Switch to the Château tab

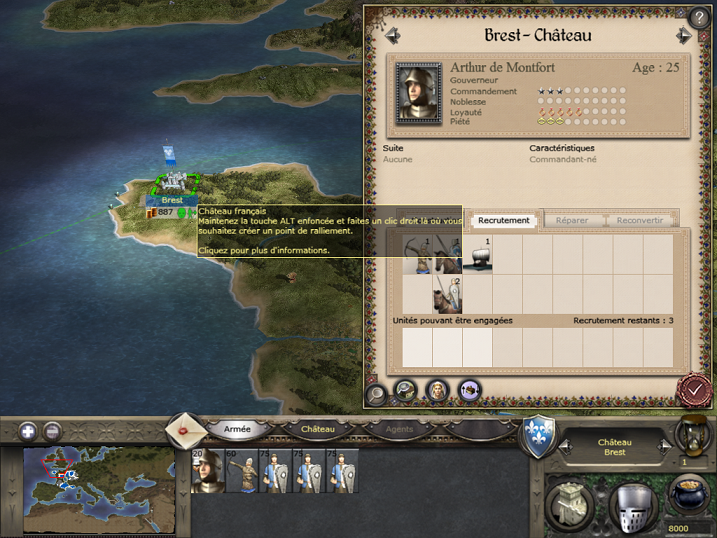point(318,429)
